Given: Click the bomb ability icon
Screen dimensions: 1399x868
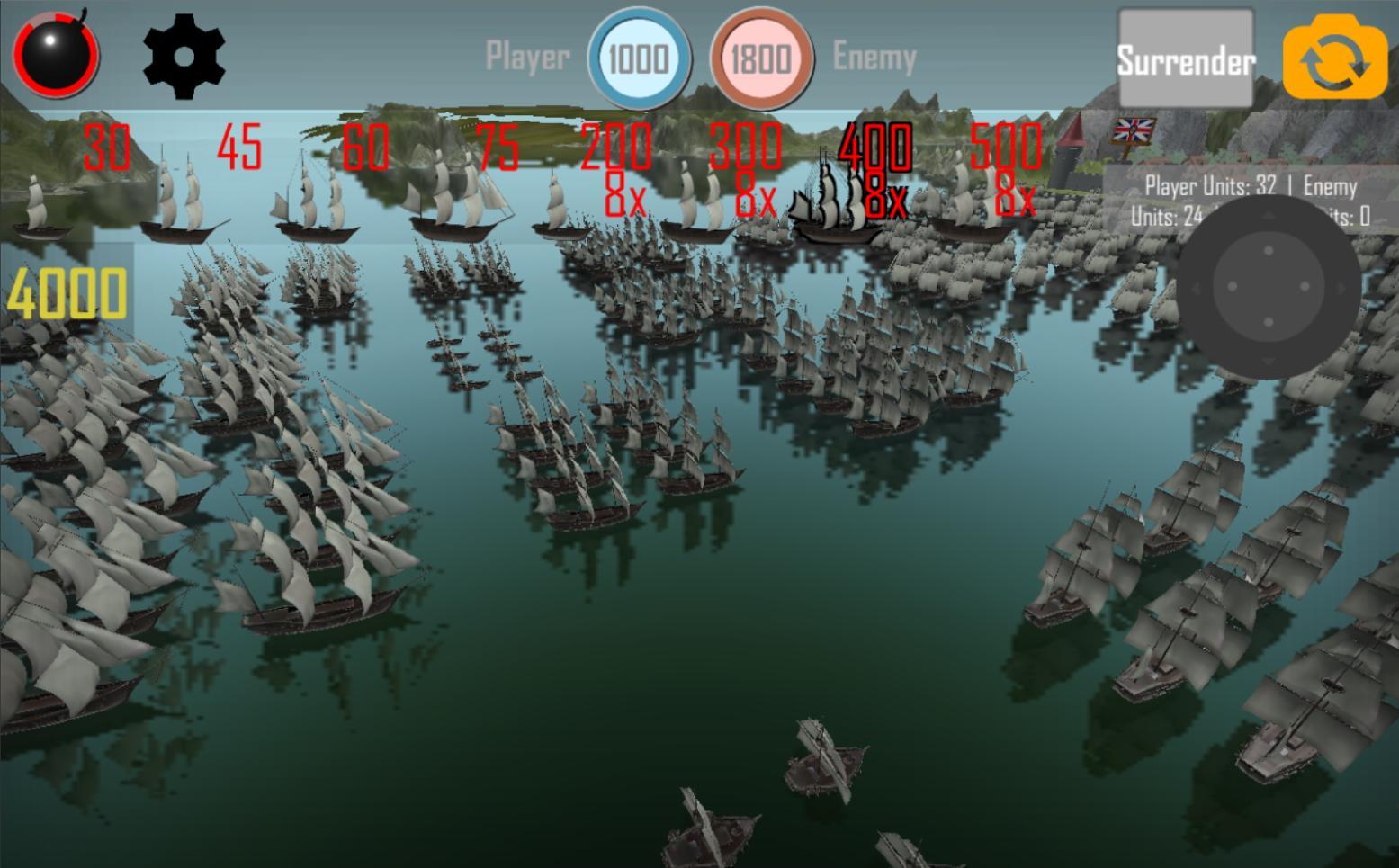Looking at the screenshot, I should click(54, 54).
